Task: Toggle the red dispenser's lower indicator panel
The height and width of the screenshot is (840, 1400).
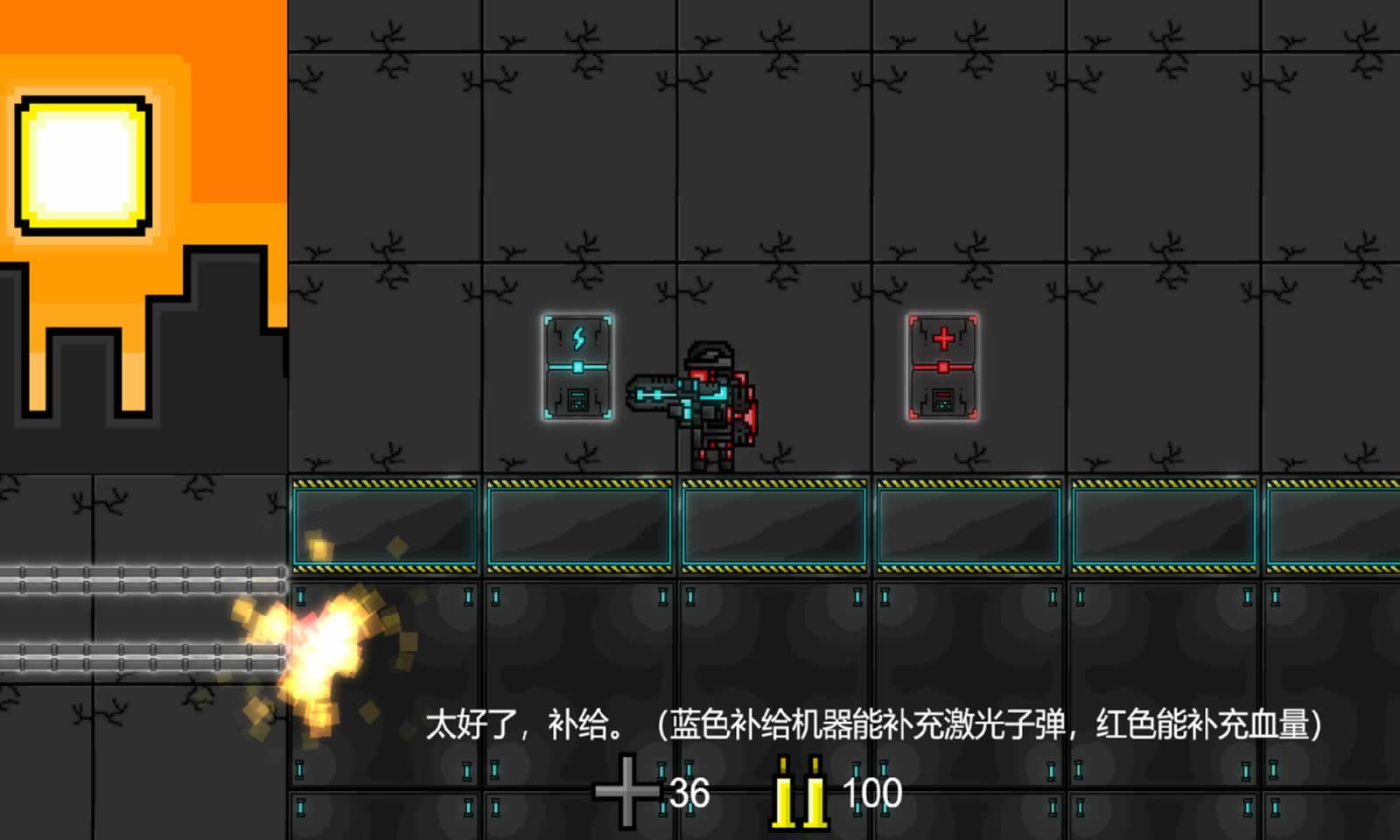Action: [943, 398]
